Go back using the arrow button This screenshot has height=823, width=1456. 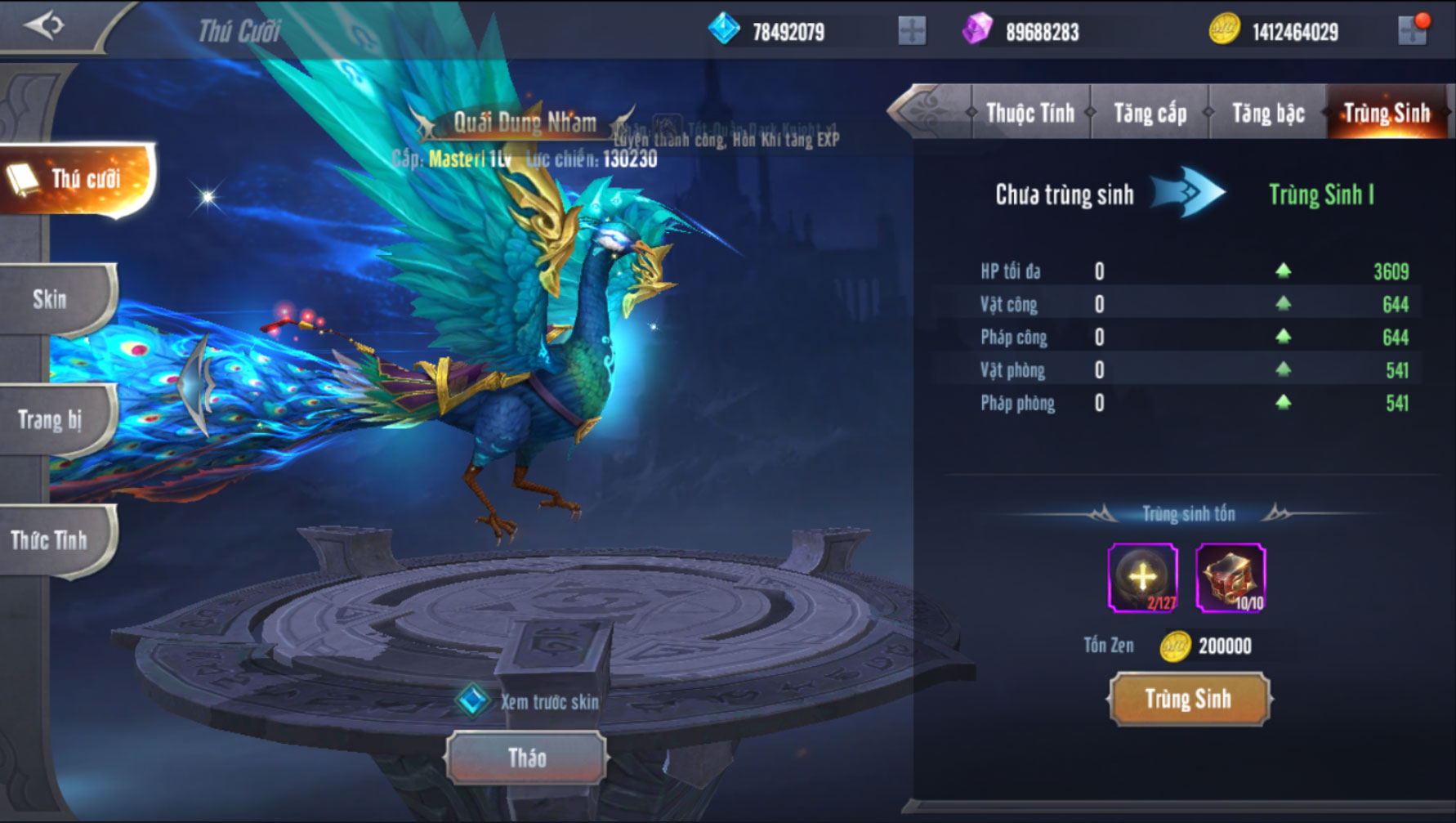pyautogui.click(x=43, y=25)
